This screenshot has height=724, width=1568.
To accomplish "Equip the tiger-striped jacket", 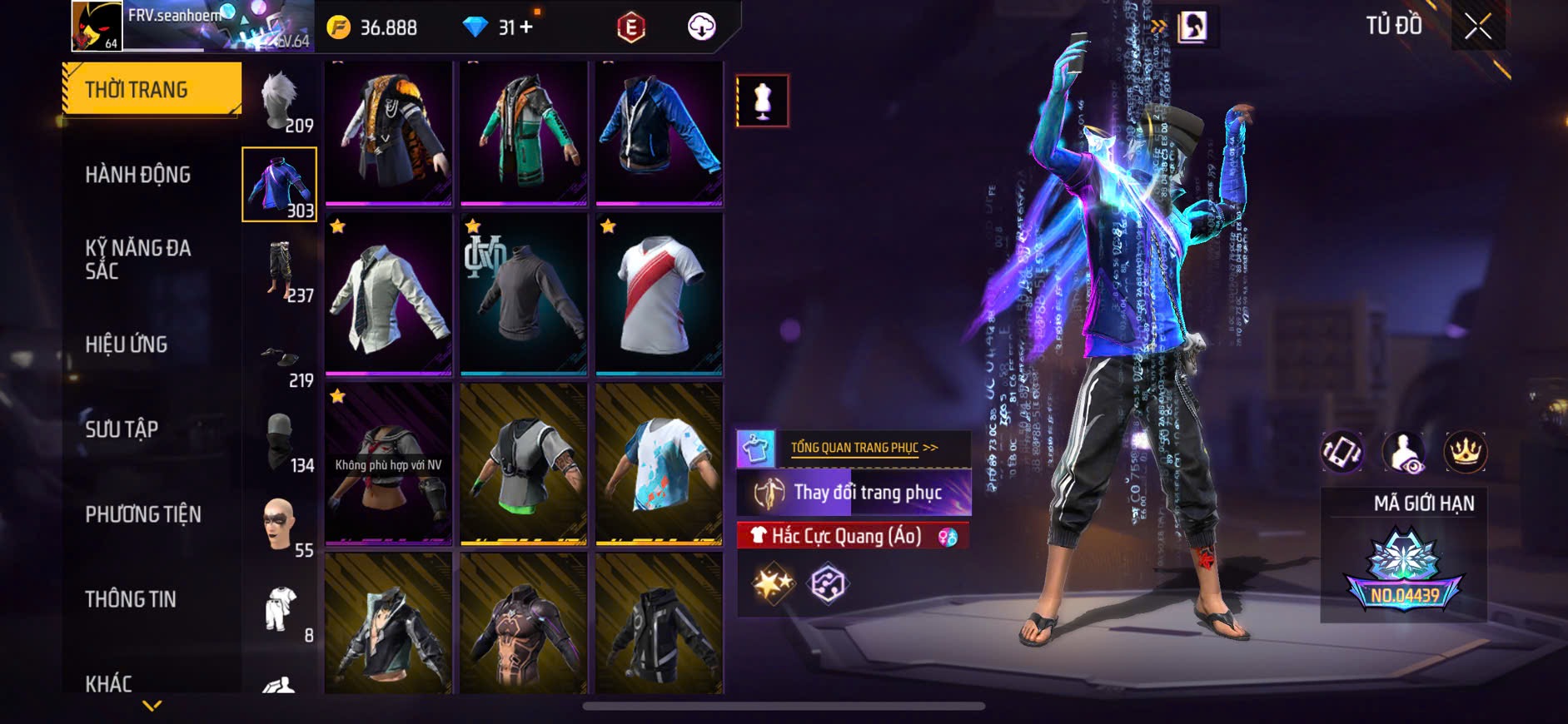I will point(388,131).
